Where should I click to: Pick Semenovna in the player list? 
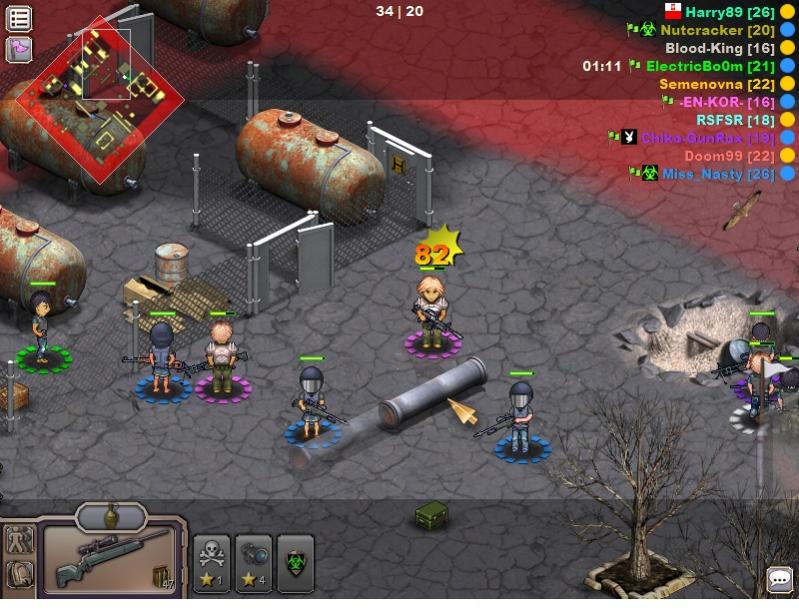718,84
